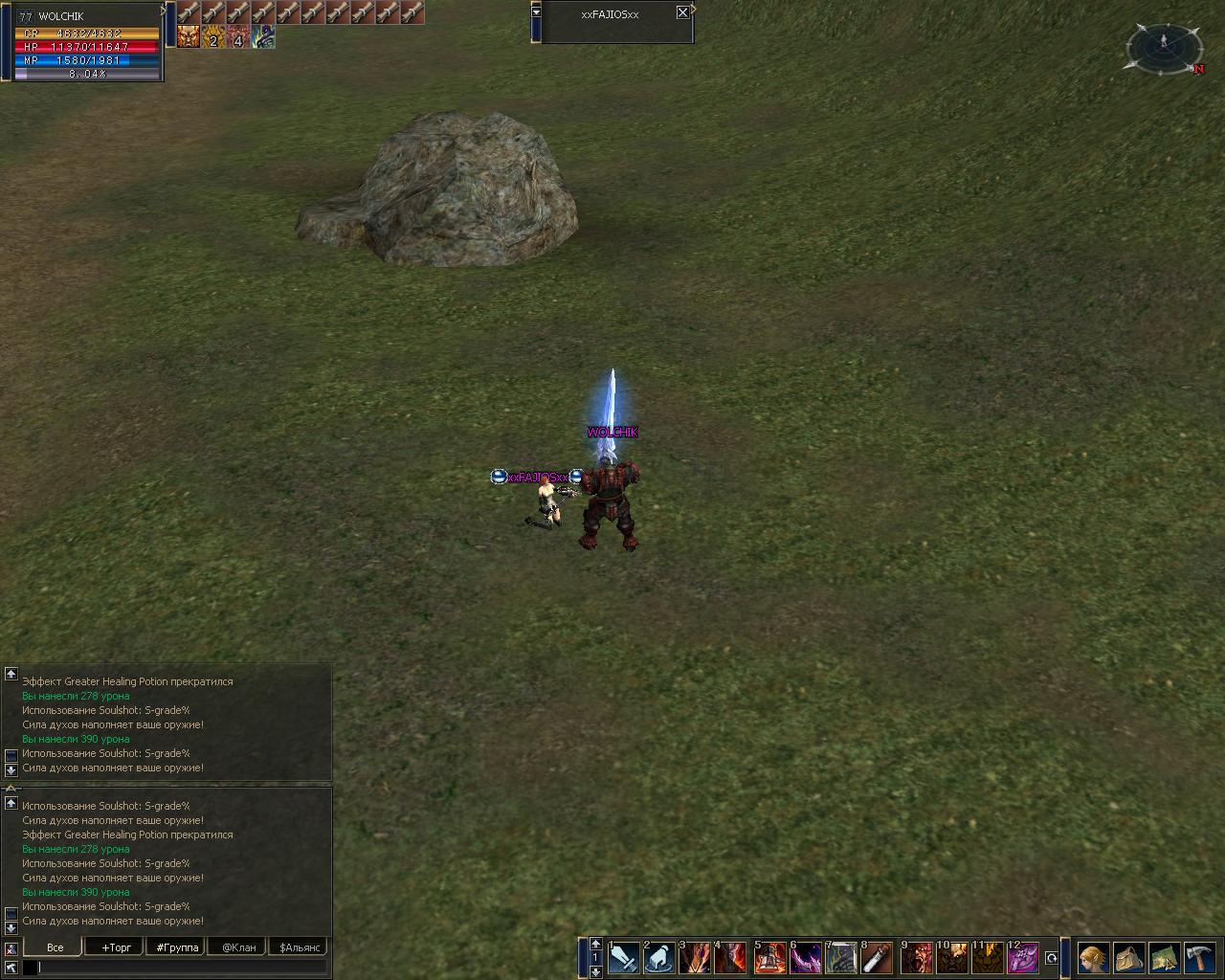Switch hotbar page with the up arrow

595,944
